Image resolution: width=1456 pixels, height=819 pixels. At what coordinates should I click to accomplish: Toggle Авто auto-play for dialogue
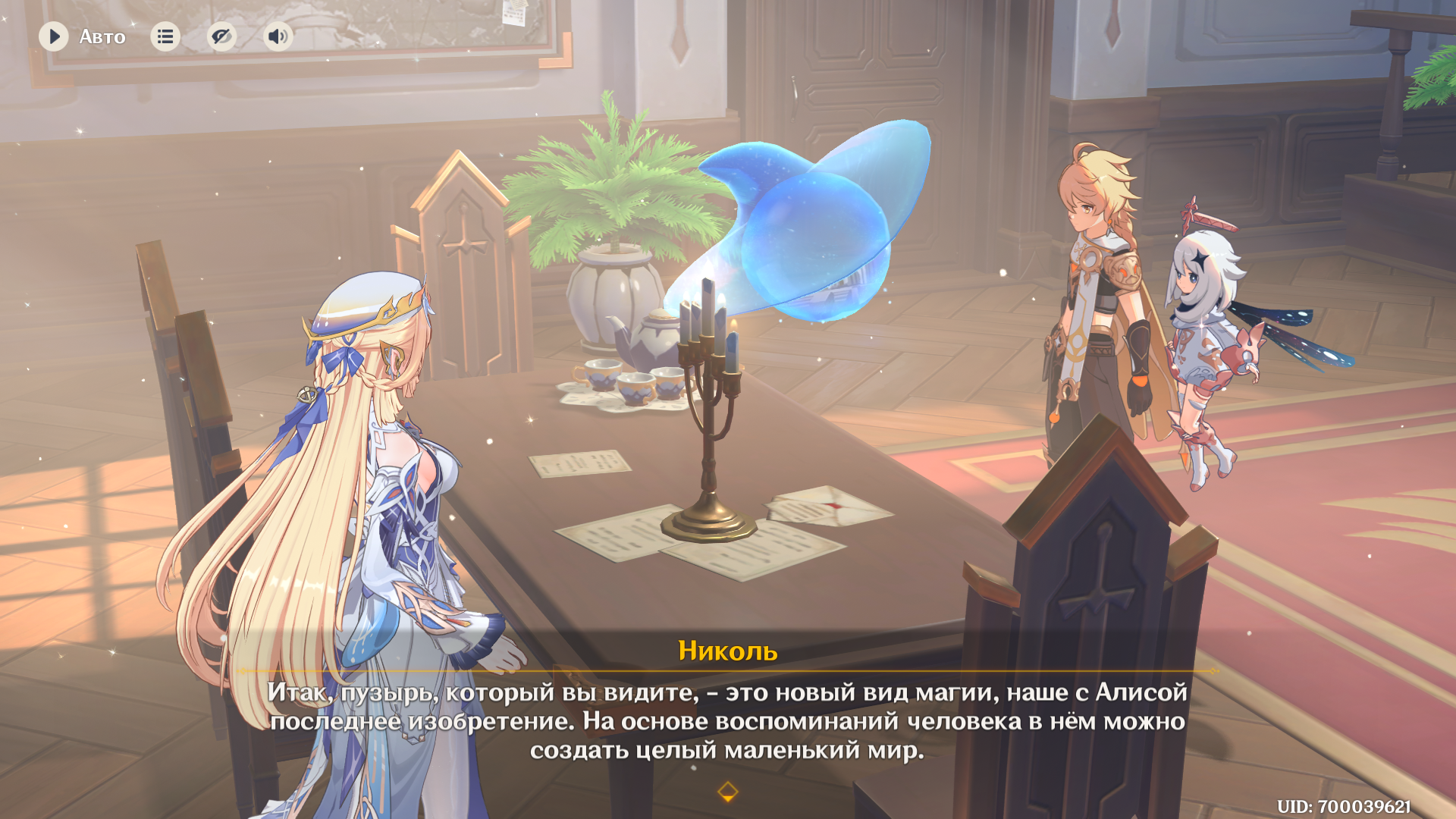[x=54, y=36]
